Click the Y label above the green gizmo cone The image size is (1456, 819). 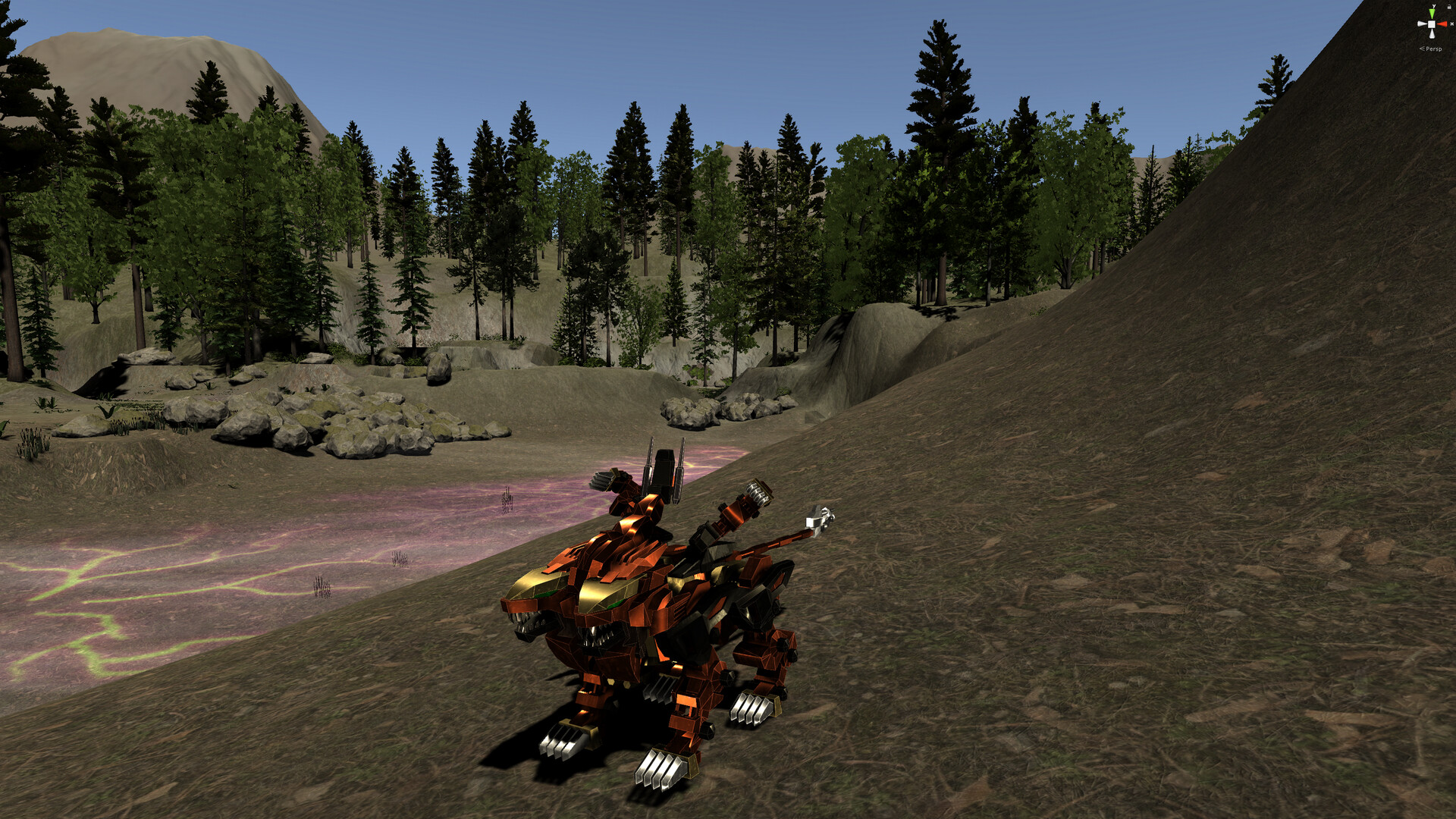1434,6
